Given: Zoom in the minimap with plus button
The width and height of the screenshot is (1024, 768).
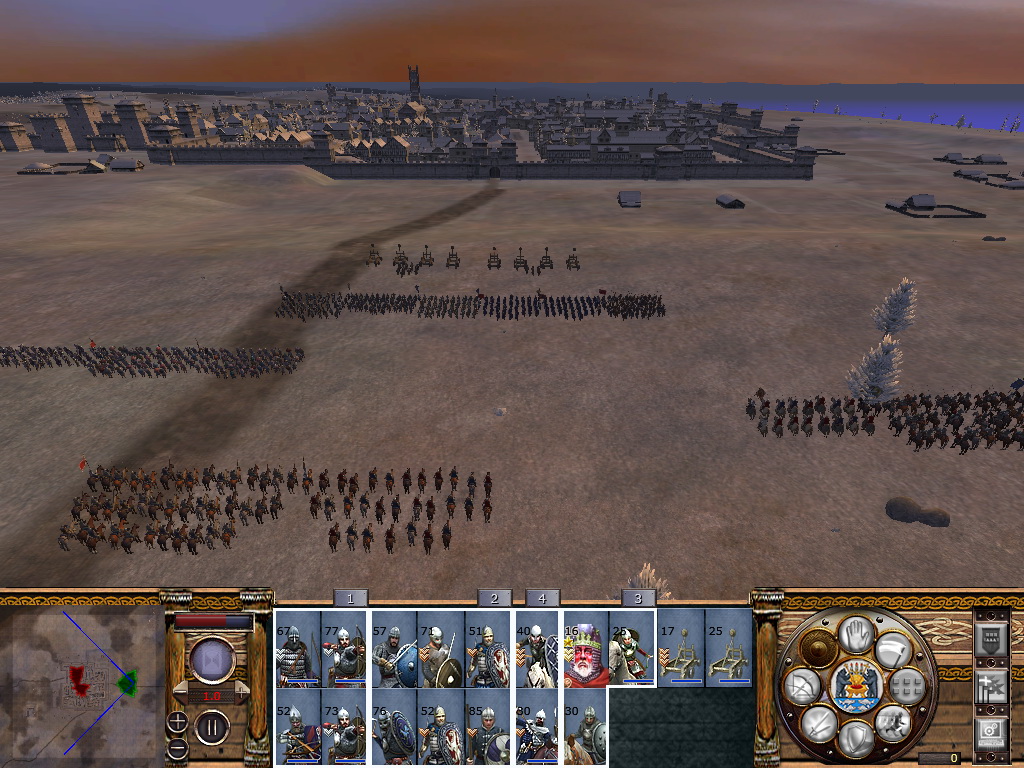Looking at the screenshot, I should [177, 722].
